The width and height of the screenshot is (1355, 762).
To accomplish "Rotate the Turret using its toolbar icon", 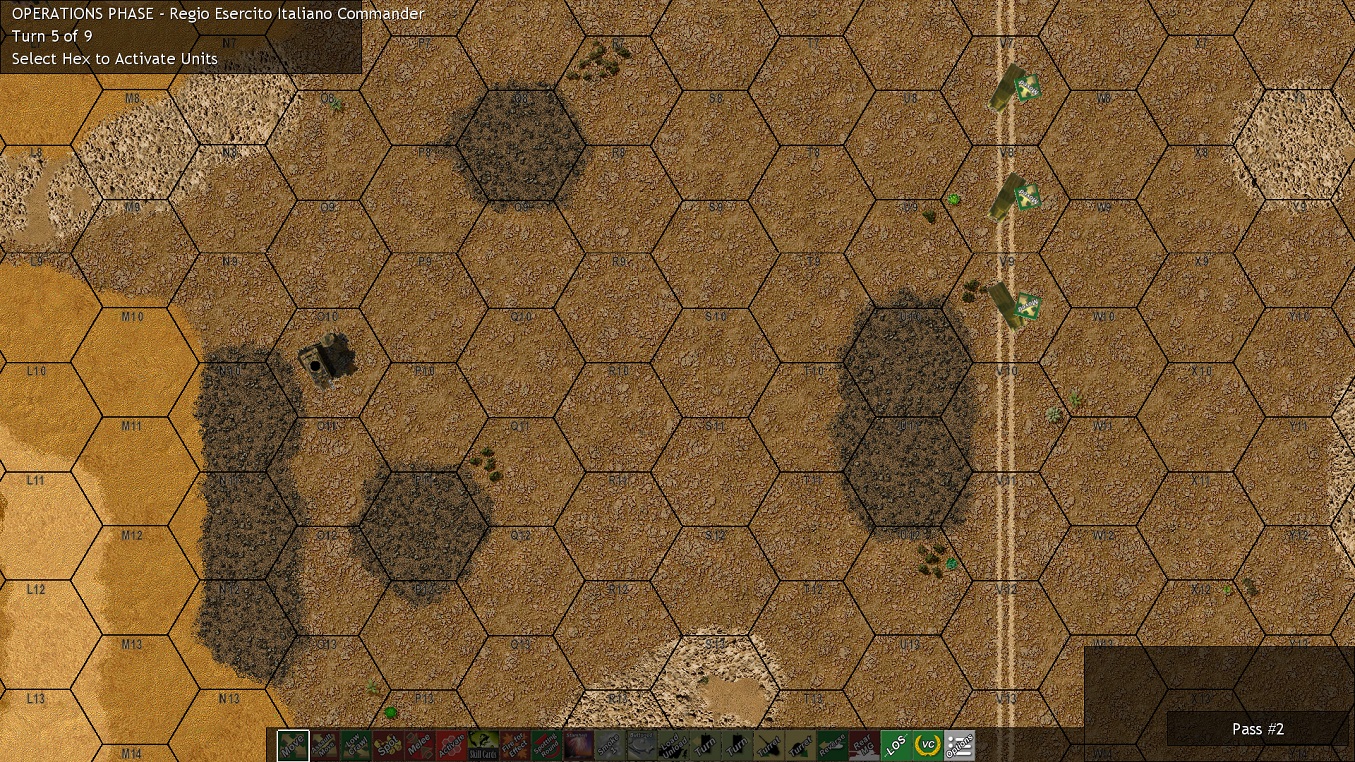I will pyautogui.click(x=770, y=744).
